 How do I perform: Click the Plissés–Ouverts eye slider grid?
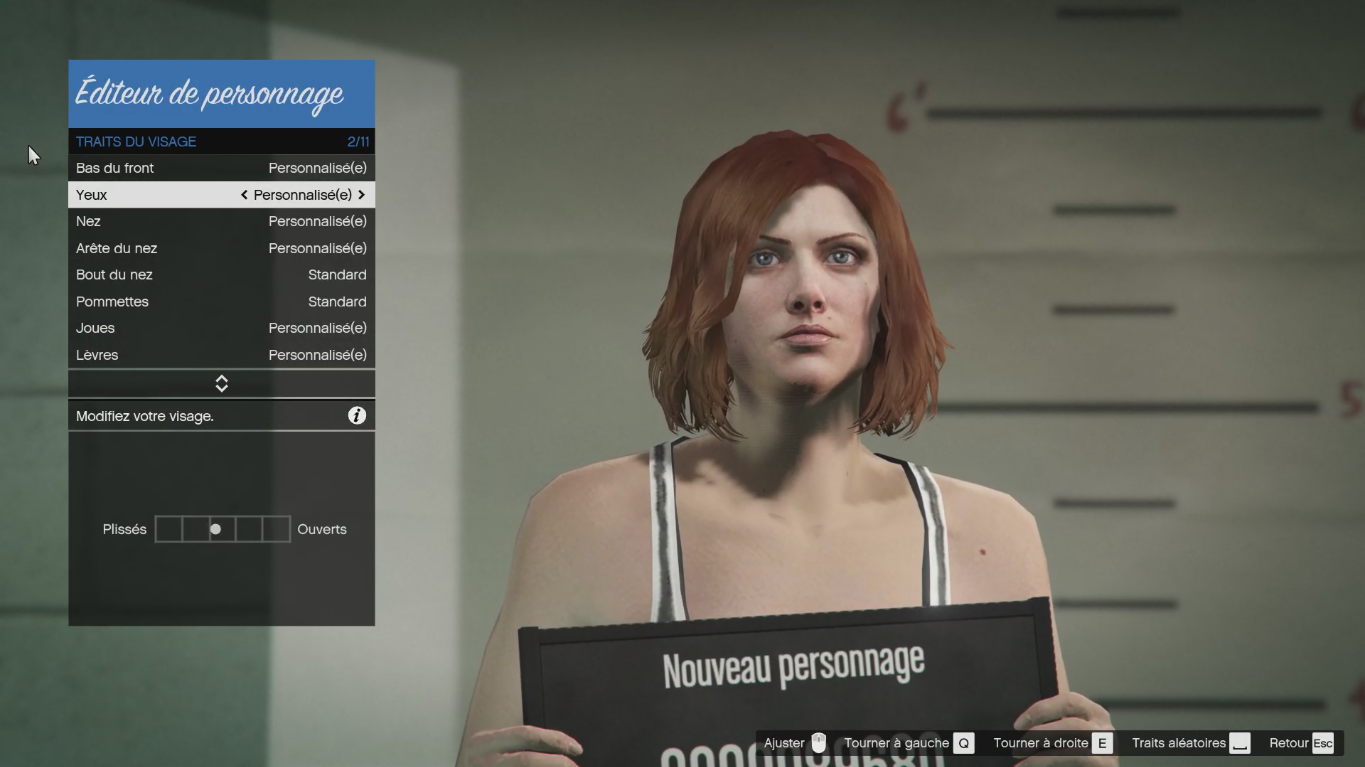(x=223, y=529)
